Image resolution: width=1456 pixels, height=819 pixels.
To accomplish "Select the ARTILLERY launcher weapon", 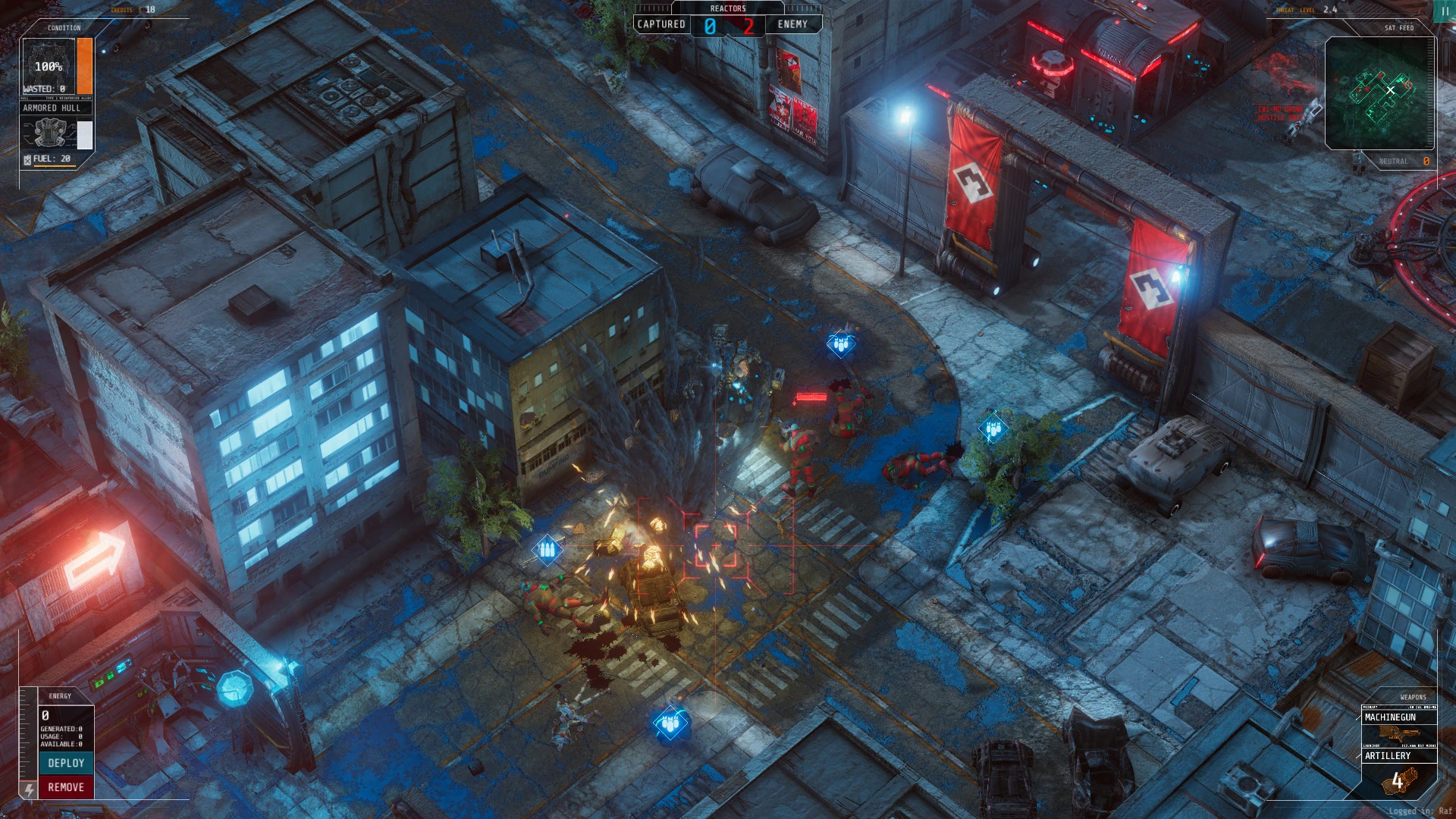I will [x=1388, y=756].
